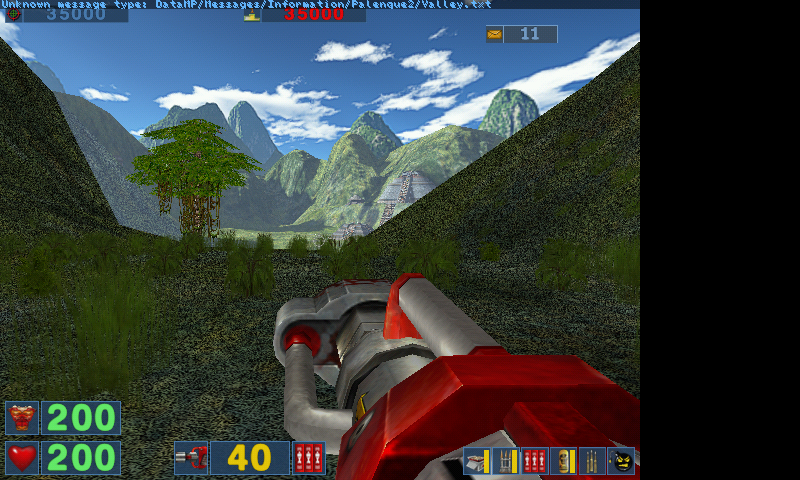Viewport: 800px width, 480px height.
Task: Choose the yellow canister ammo icon
Action: point(564,461)
